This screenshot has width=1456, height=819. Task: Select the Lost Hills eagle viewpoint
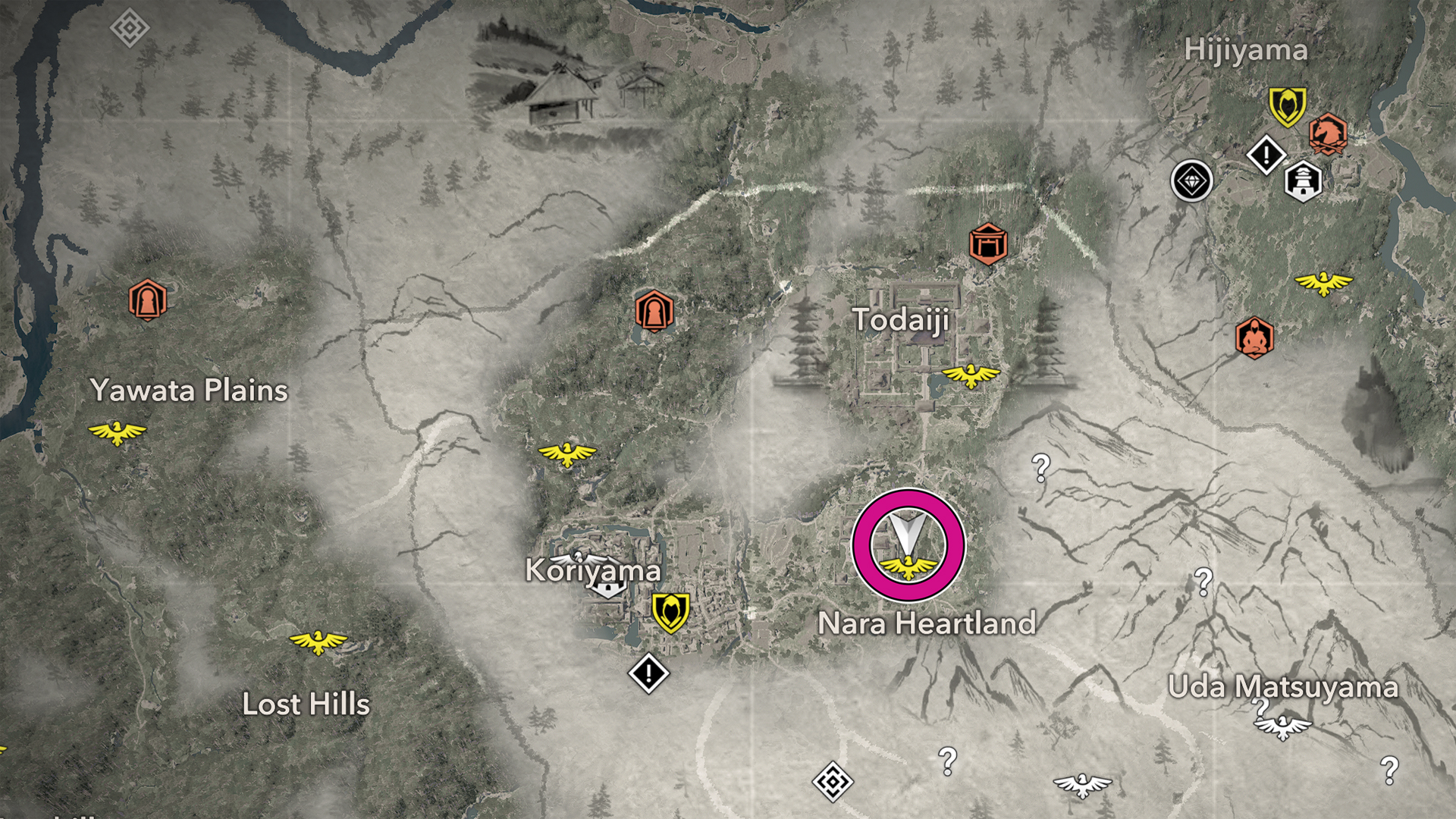(x=318, y=642)
